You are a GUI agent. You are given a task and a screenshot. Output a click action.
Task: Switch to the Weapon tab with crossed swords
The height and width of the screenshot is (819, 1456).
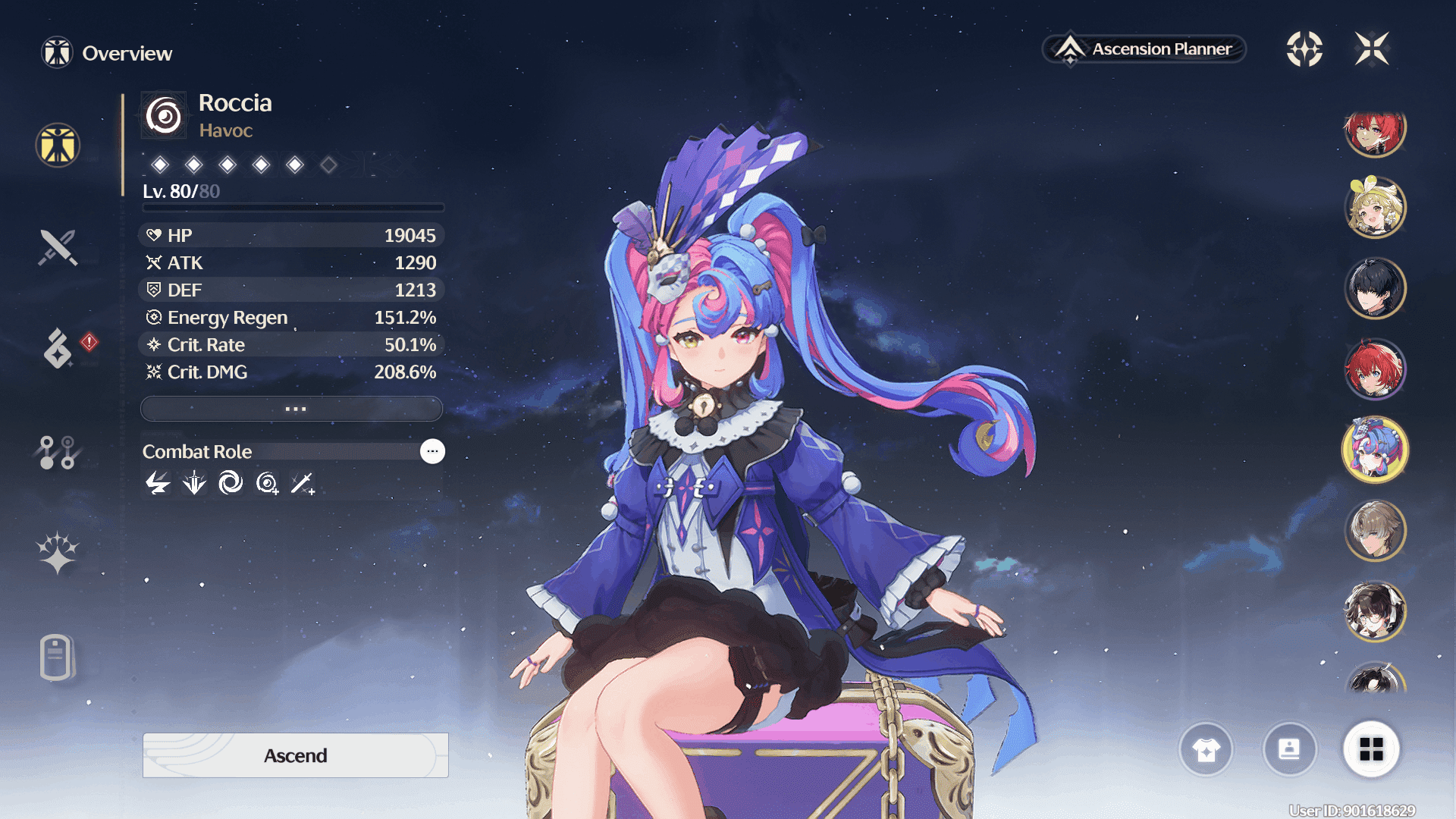tap(58, 247)
